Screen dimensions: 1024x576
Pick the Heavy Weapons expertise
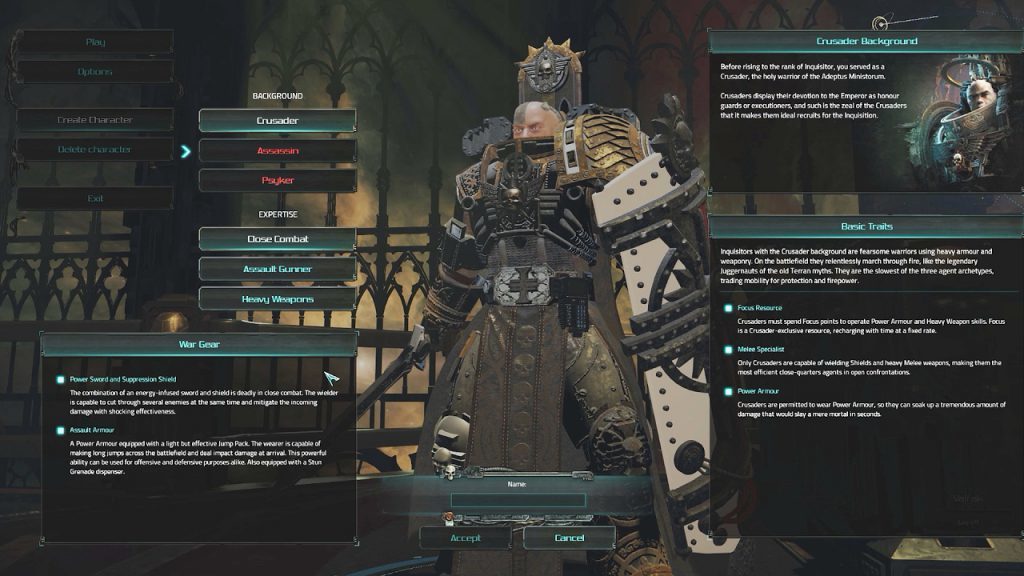point(277,298)
